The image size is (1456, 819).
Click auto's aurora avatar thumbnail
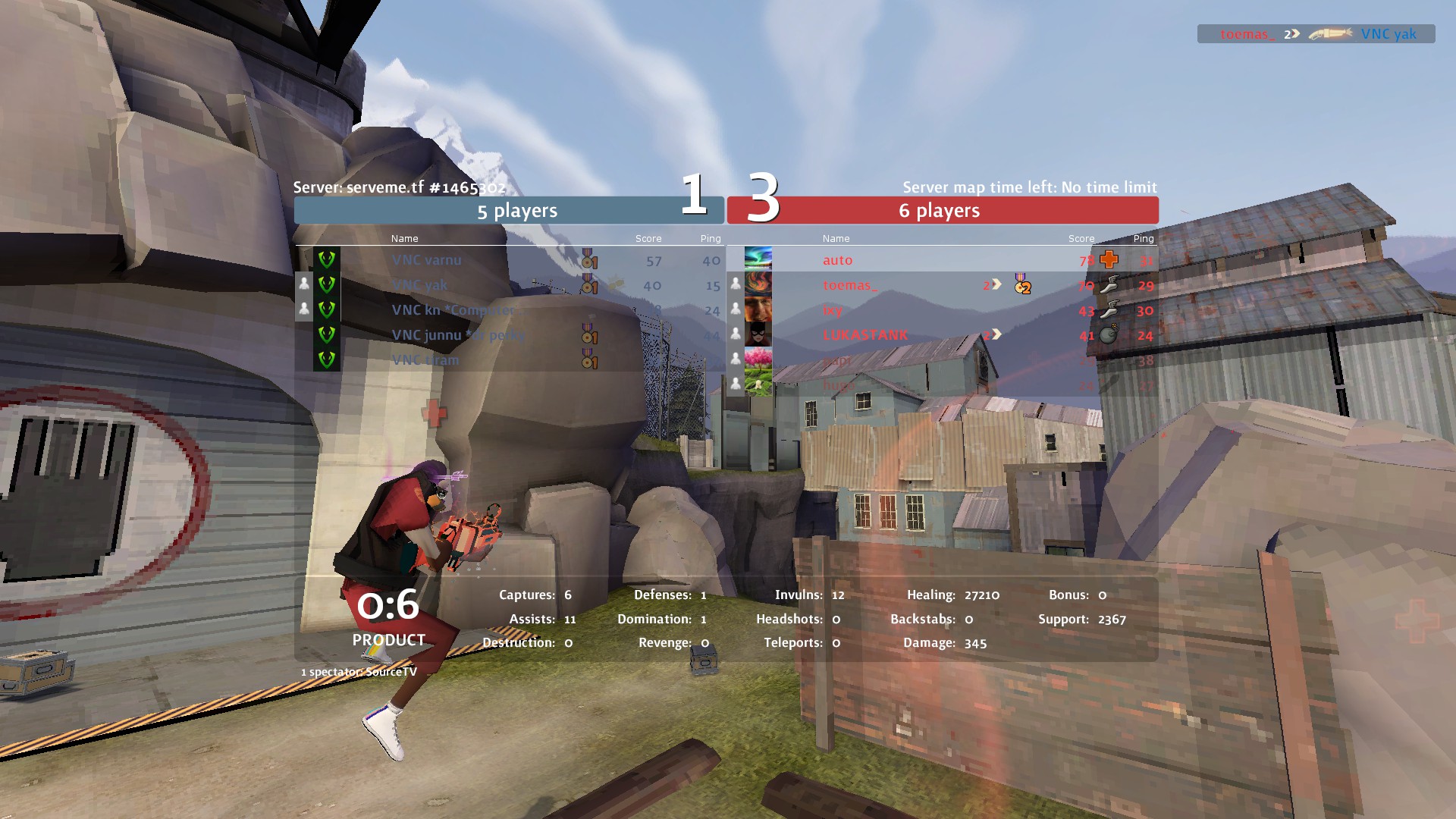pyautogui.click(x=758, y=259)
